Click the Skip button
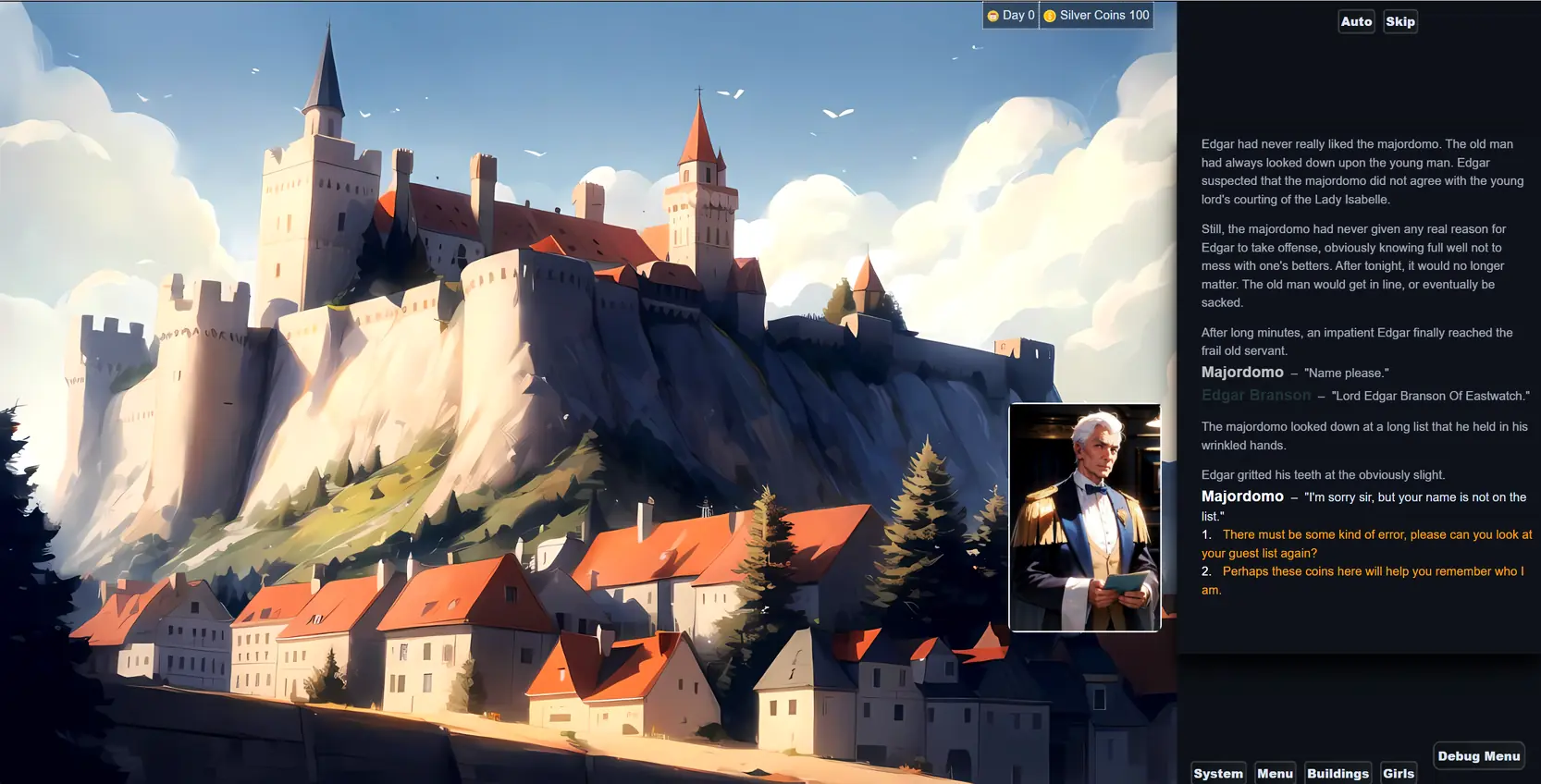The width and height of the screenshot is (1541, 784). pyautogui.click(x=1399, y=21)
